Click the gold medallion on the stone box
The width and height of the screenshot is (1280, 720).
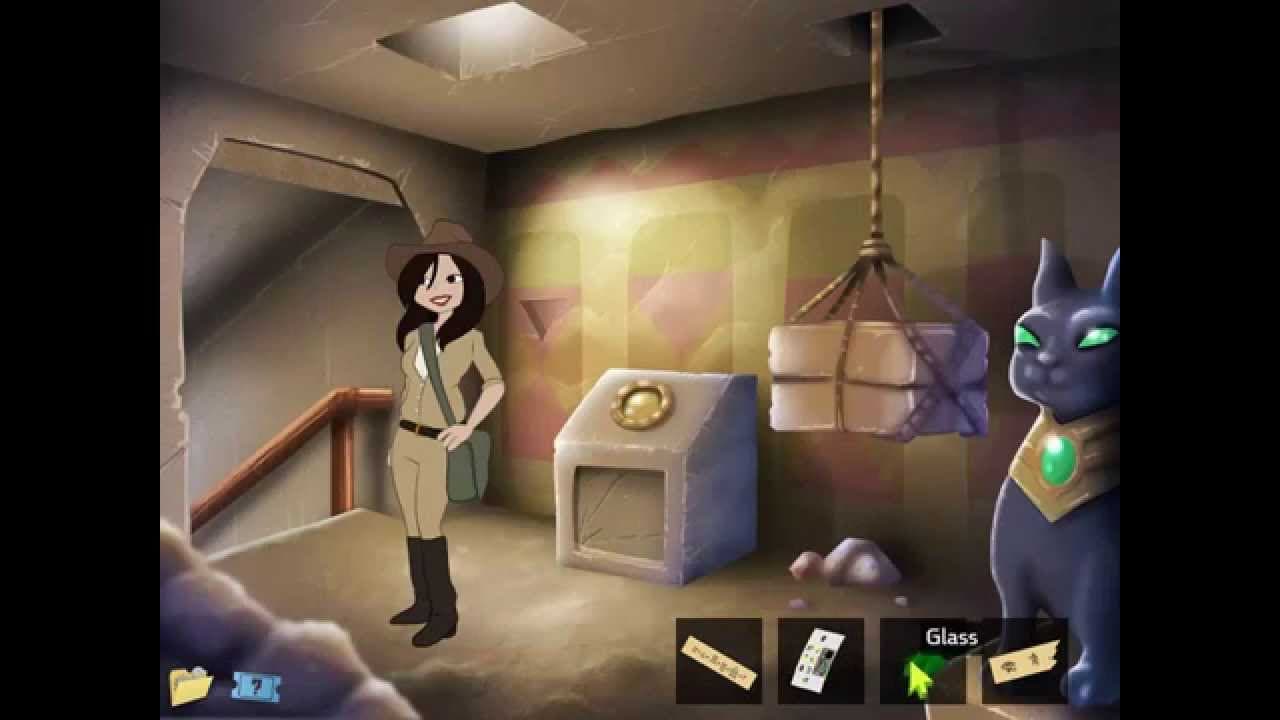(x=642, y=403)
